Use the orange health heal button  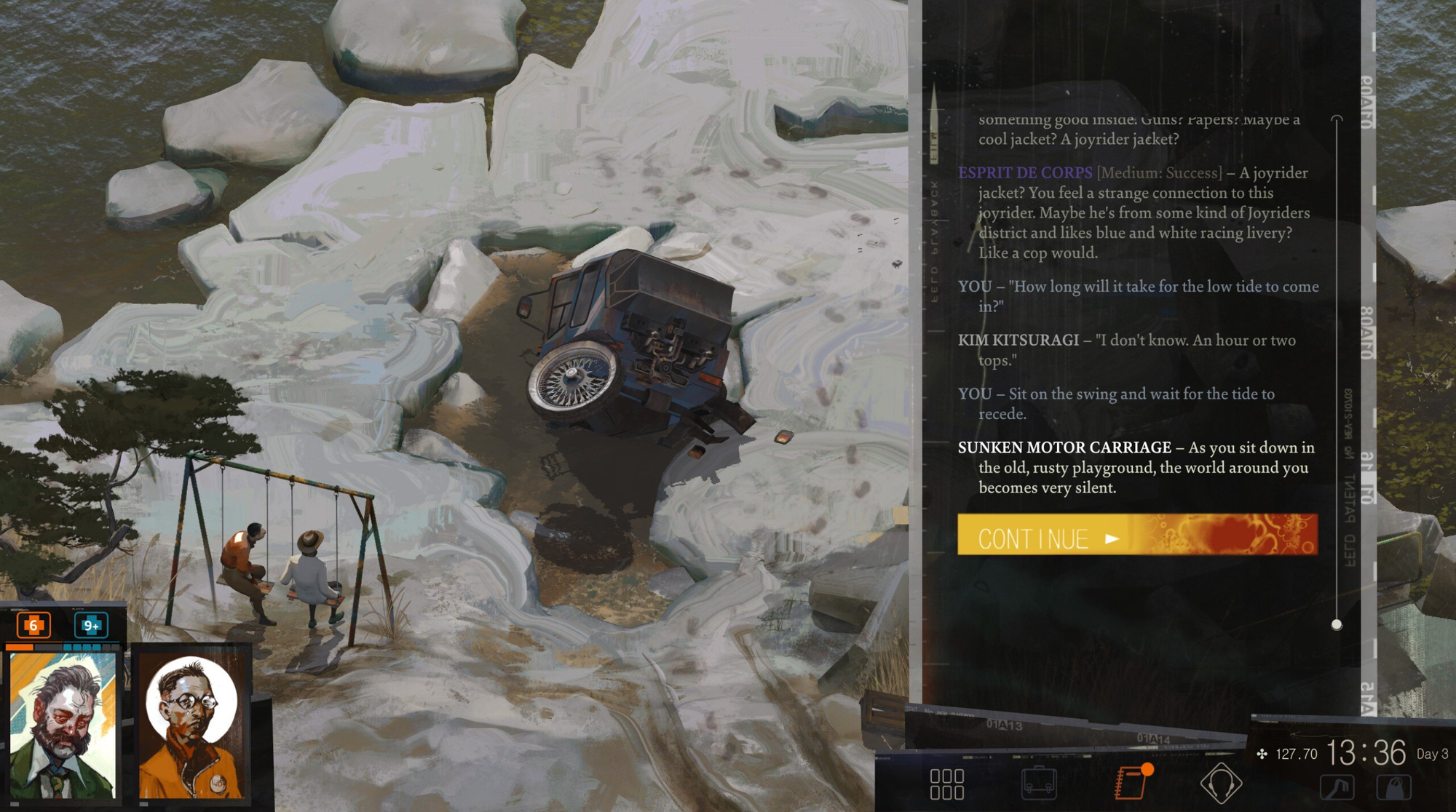[x=33, y=625]
